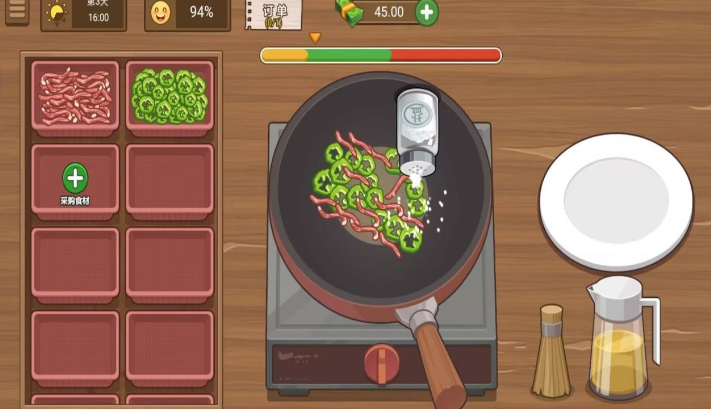Select the shredded meat ingredient tray
711x410 pixels.
click(75, 96)
